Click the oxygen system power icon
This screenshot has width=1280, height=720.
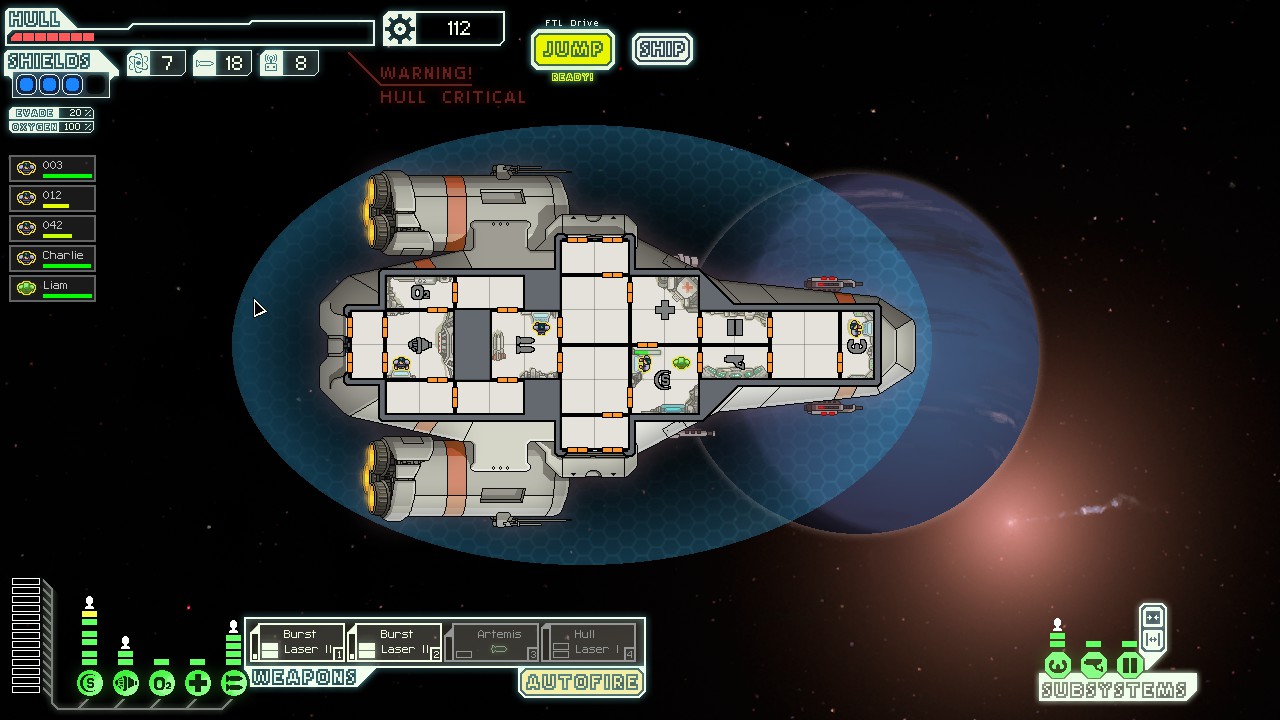162,684
